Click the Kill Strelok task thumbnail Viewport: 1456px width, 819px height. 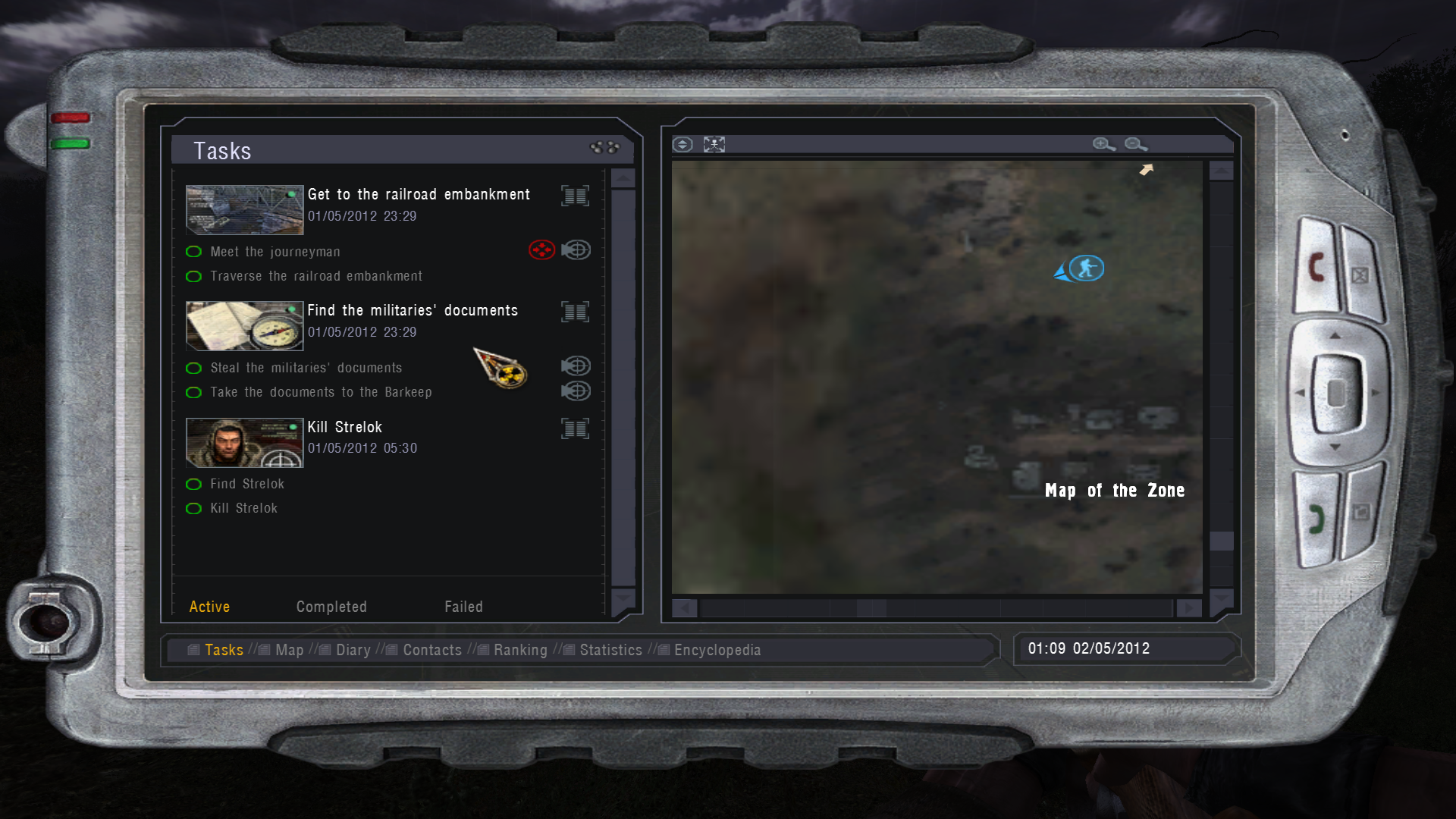tap(244, 442)
